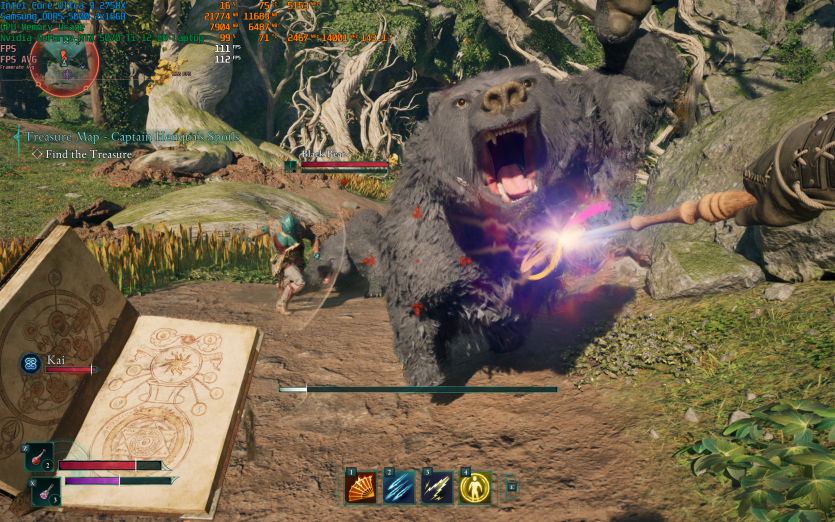
Task: Select the Treasure Map quest tracker title
Action: tap(126, 136)
